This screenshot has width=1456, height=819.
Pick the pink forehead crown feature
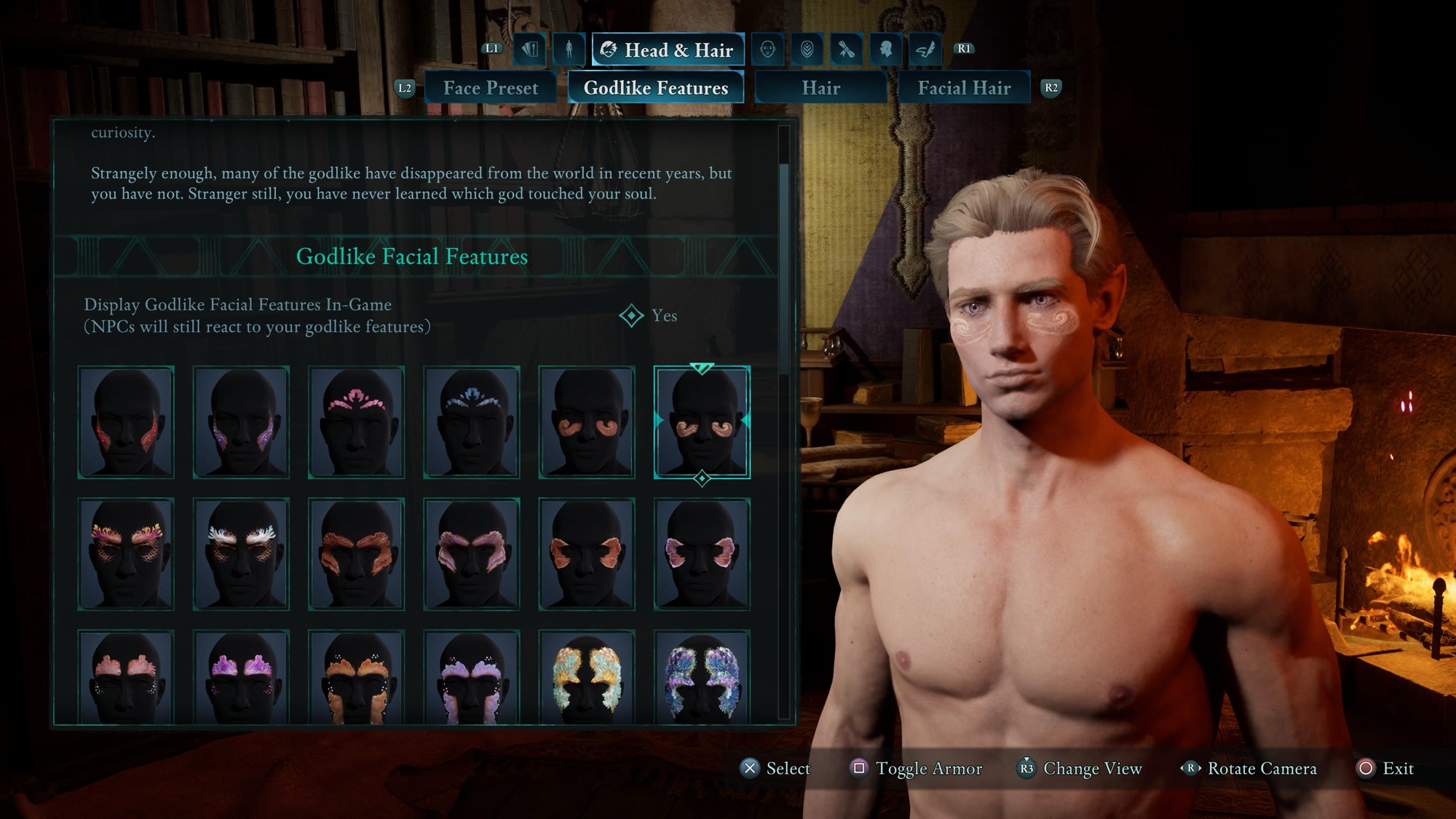pos(356,422)
